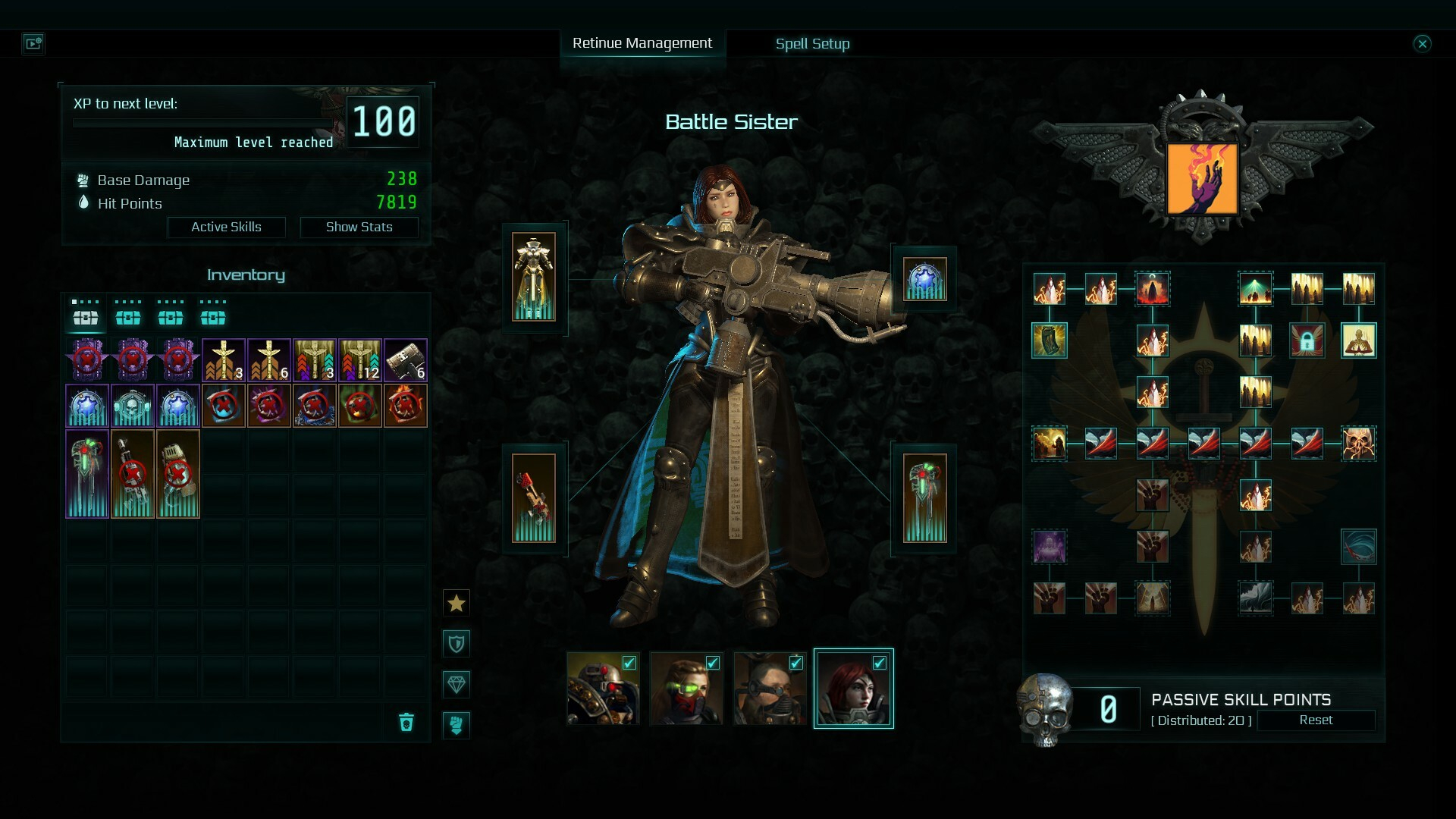Image resolution: width=1456 pixels, height=819 pixels.
Task: Click the shield filter icon below the star
Action: [x=457, y=643]
